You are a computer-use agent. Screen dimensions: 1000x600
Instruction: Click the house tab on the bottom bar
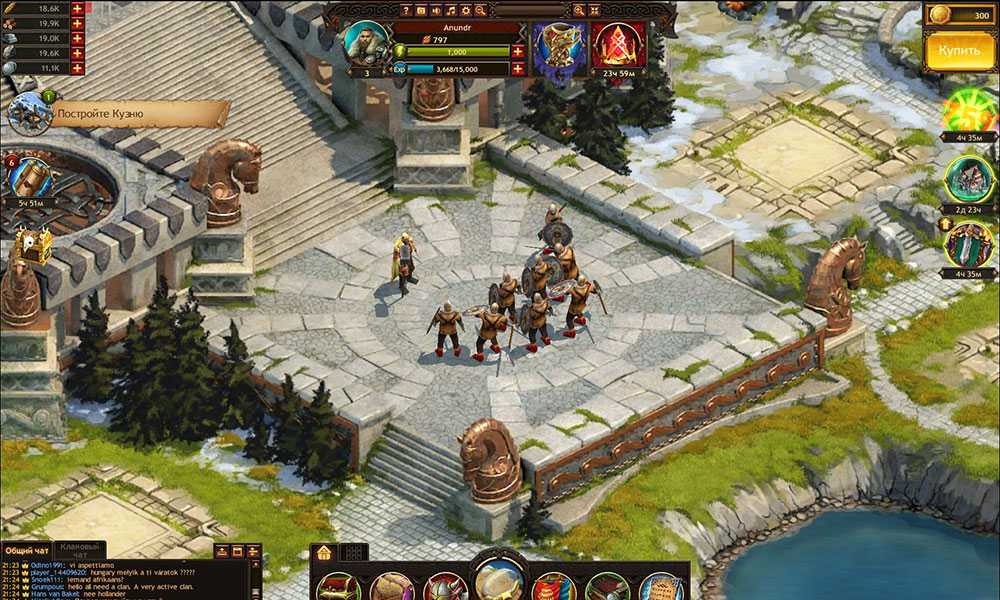[323, 552]
